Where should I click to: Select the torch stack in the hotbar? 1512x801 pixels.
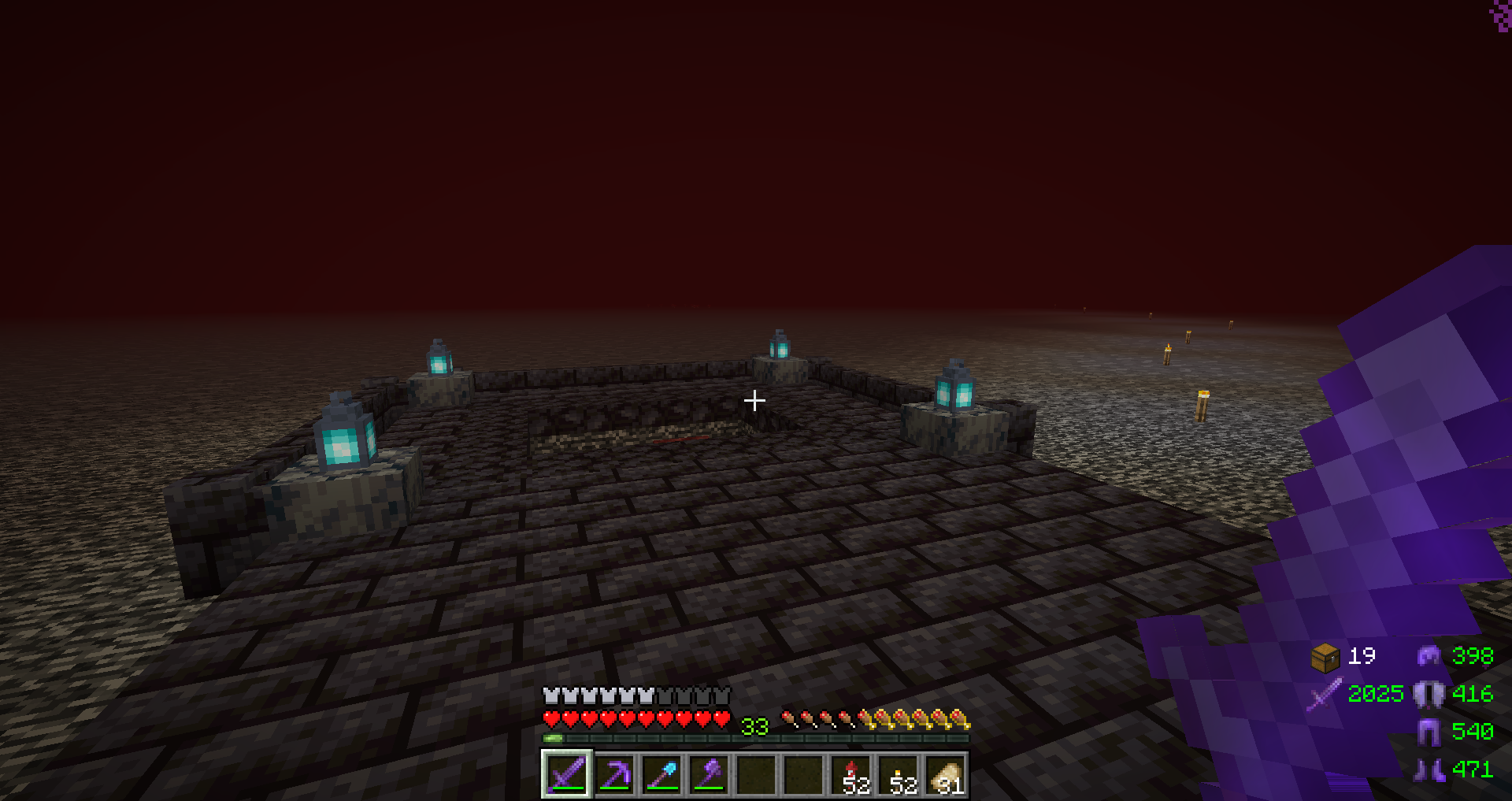point(899,774)
